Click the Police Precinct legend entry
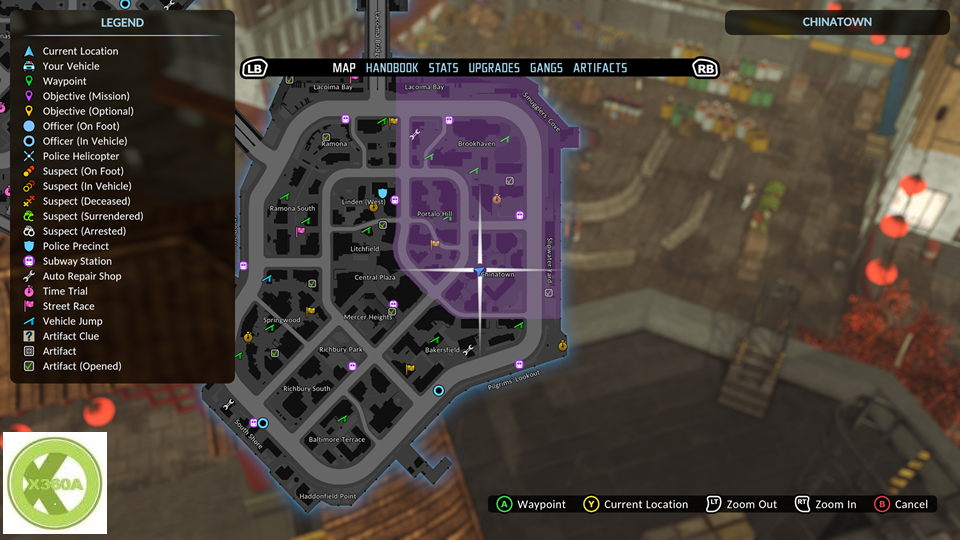This screenshot has height=540, width=960. point(75,246)
